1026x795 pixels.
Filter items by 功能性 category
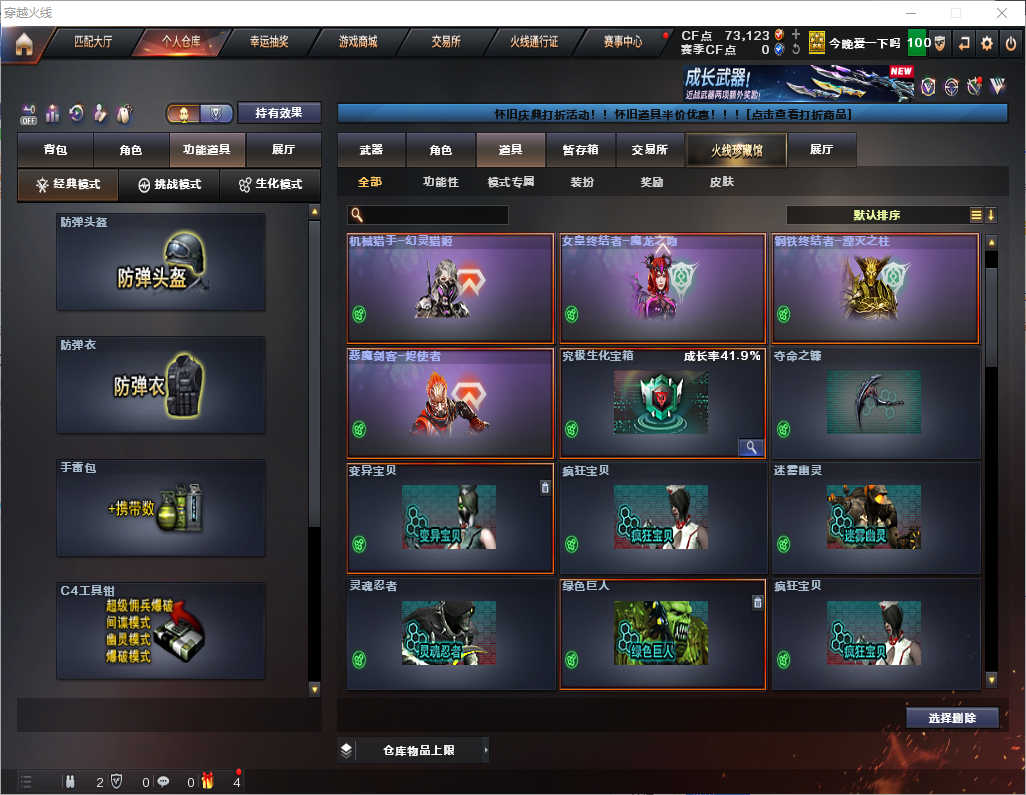[x=440, y=182]
